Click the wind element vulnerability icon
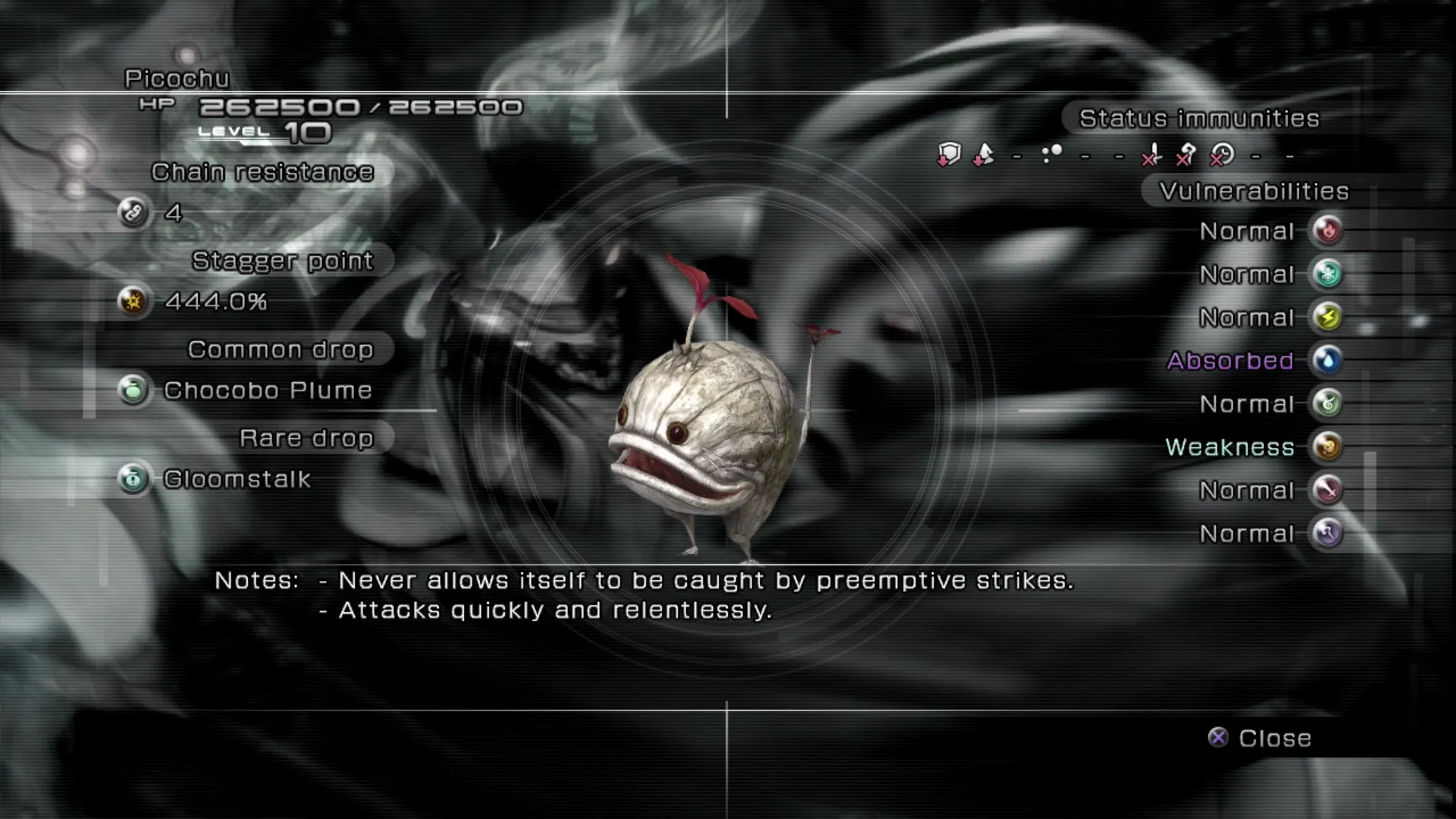The image size is (1456, 819). pyautogui.click(x=1327, y=403)
